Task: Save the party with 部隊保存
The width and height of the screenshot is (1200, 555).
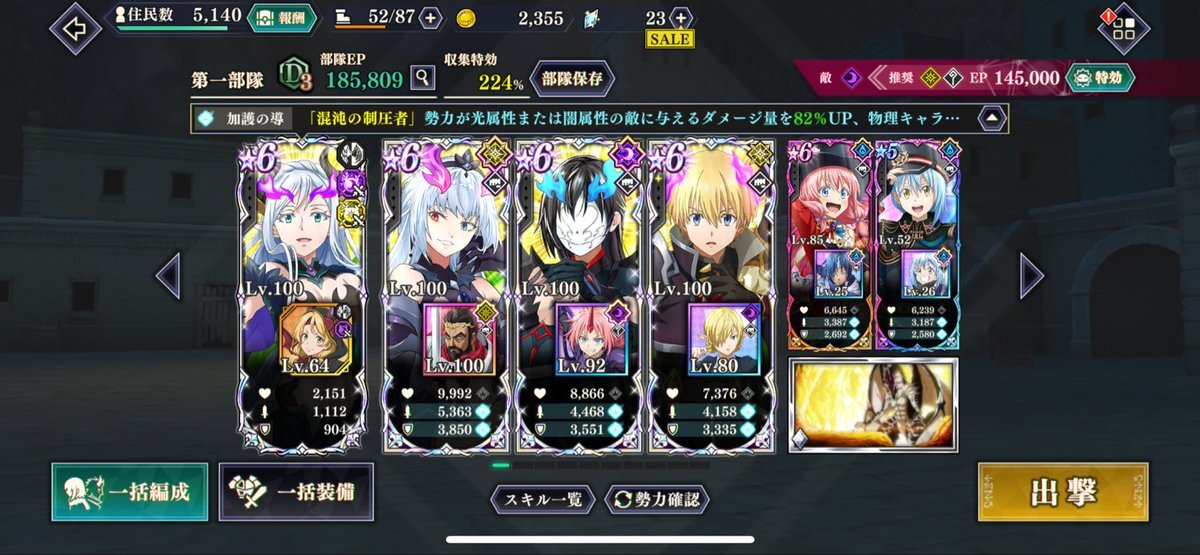Action: (572, 77)
